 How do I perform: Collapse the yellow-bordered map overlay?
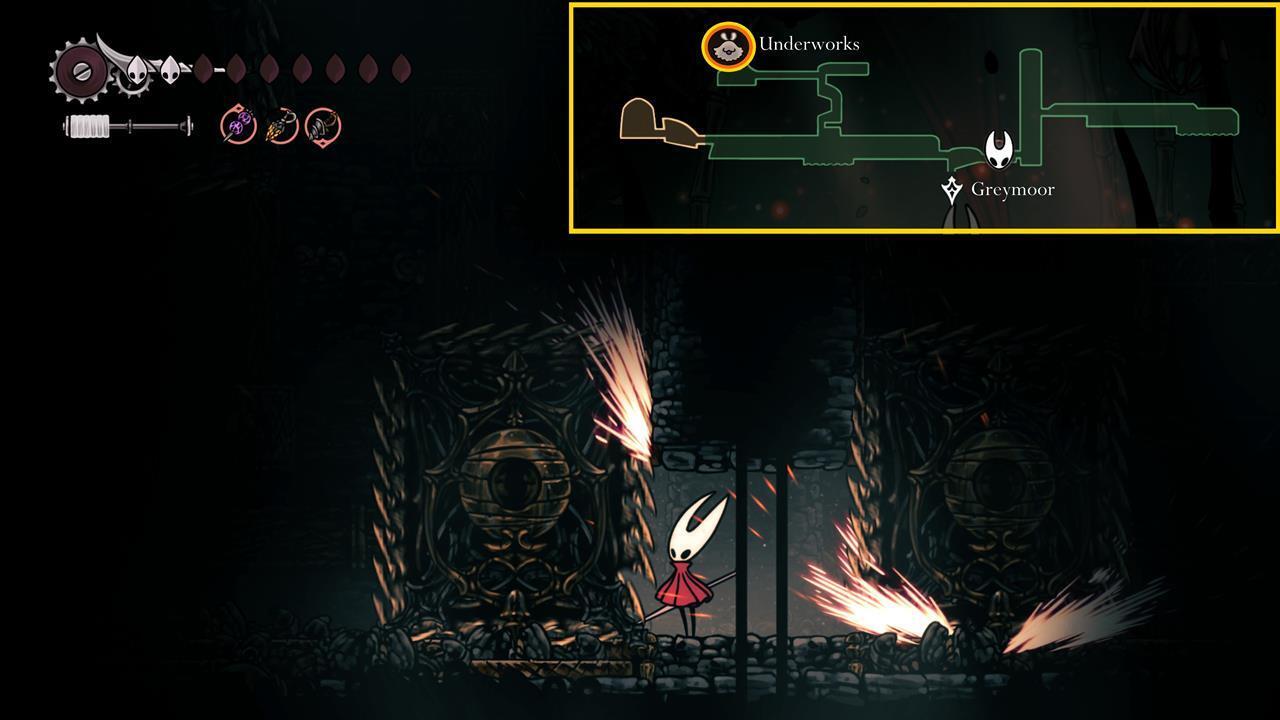921,117
